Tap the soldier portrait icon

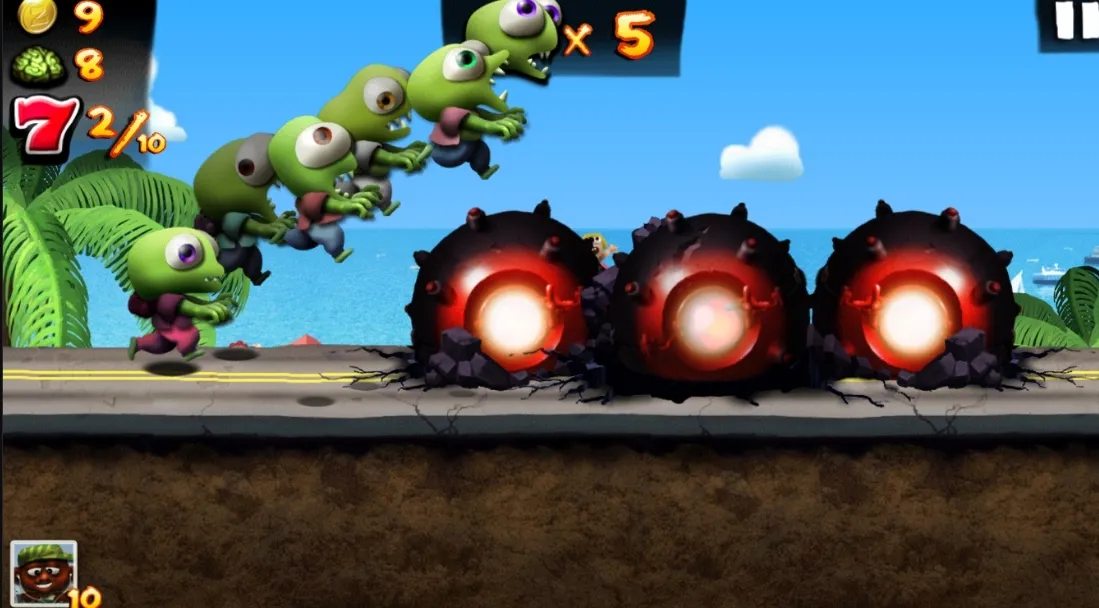click(43, 571)
